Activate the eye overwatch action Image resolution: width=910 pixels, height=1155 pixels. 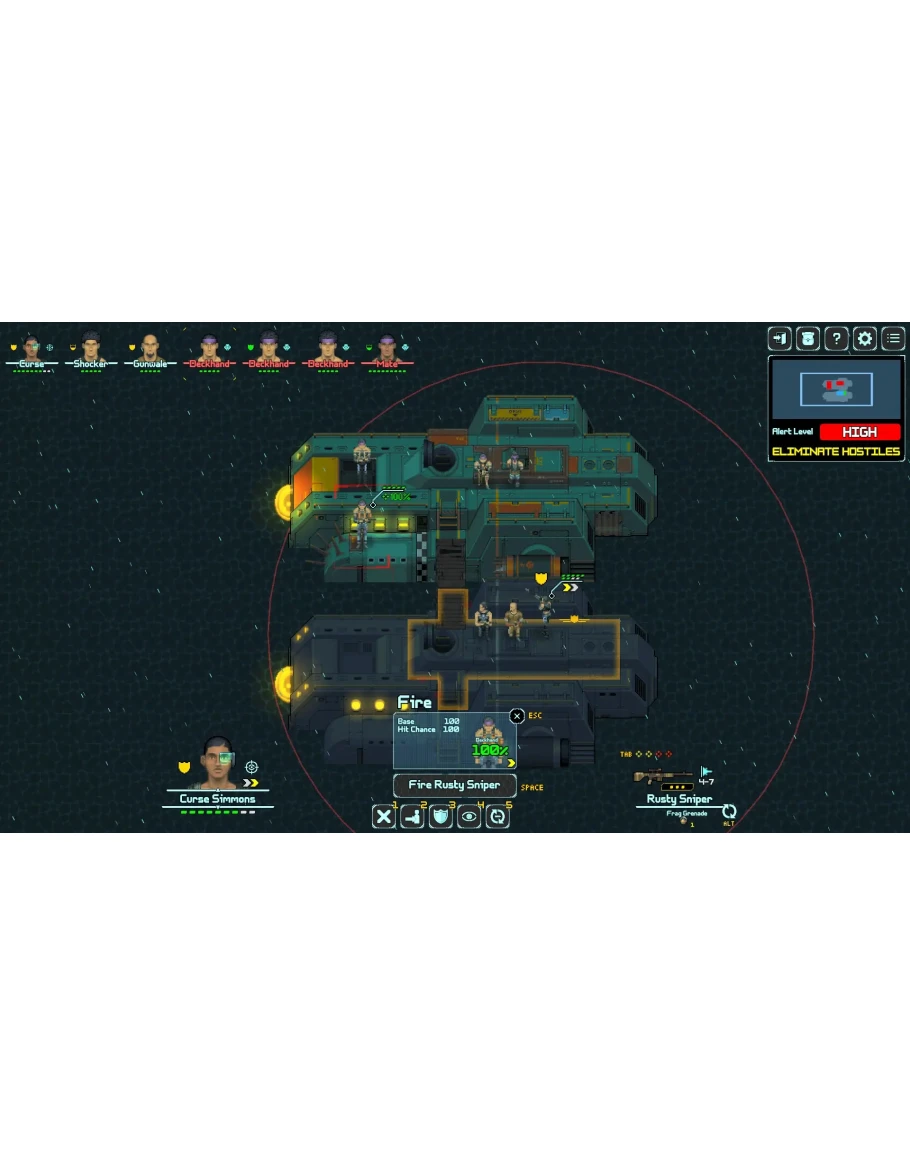point(469,816)
